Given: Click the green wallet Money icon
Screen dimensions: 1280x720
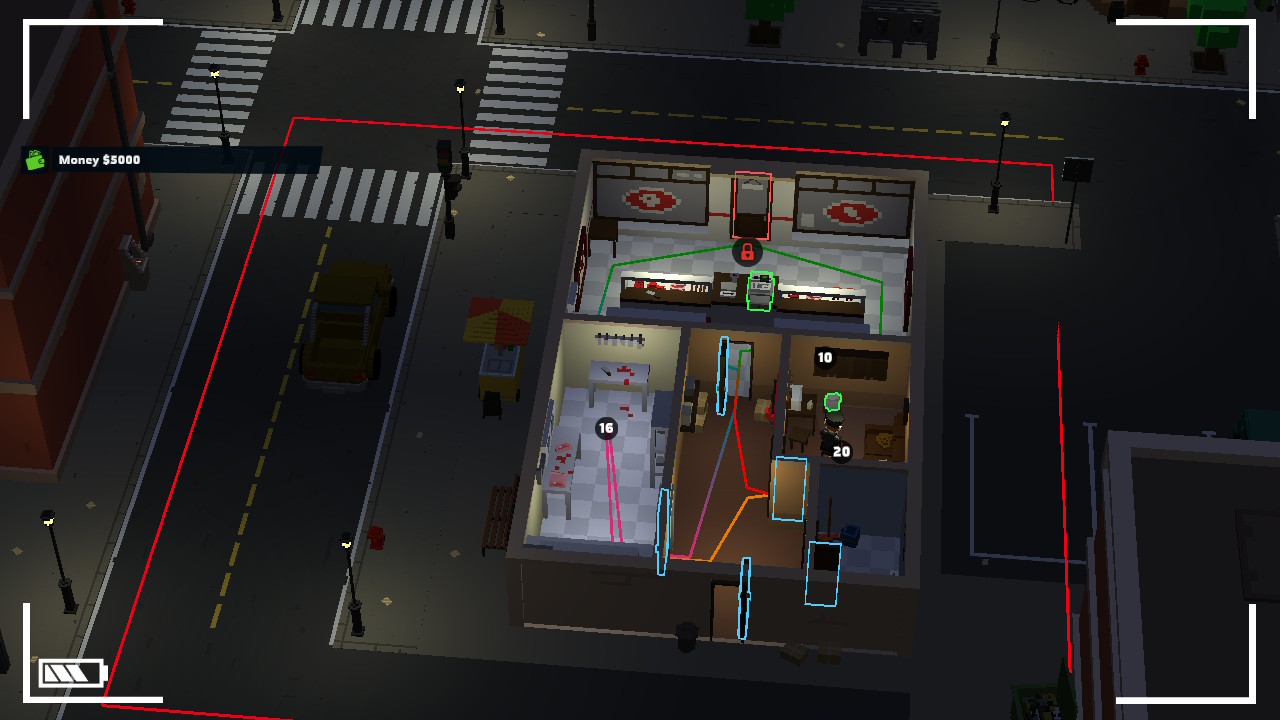Looking at the screenshot, I should pos(36,160).
